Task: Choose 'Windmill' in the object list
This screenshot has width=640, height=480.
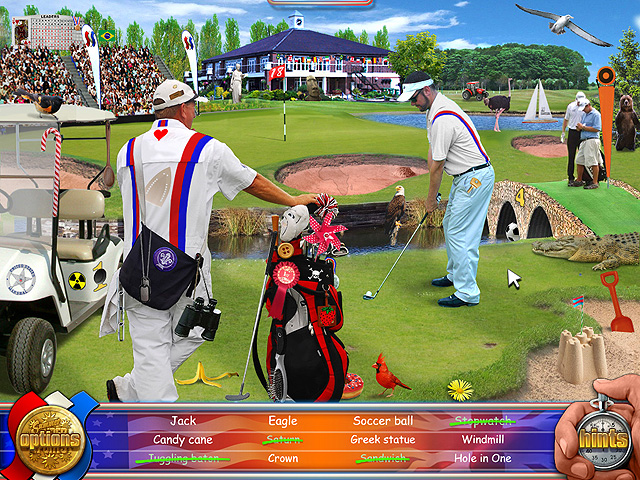Action: click(484, 440)
